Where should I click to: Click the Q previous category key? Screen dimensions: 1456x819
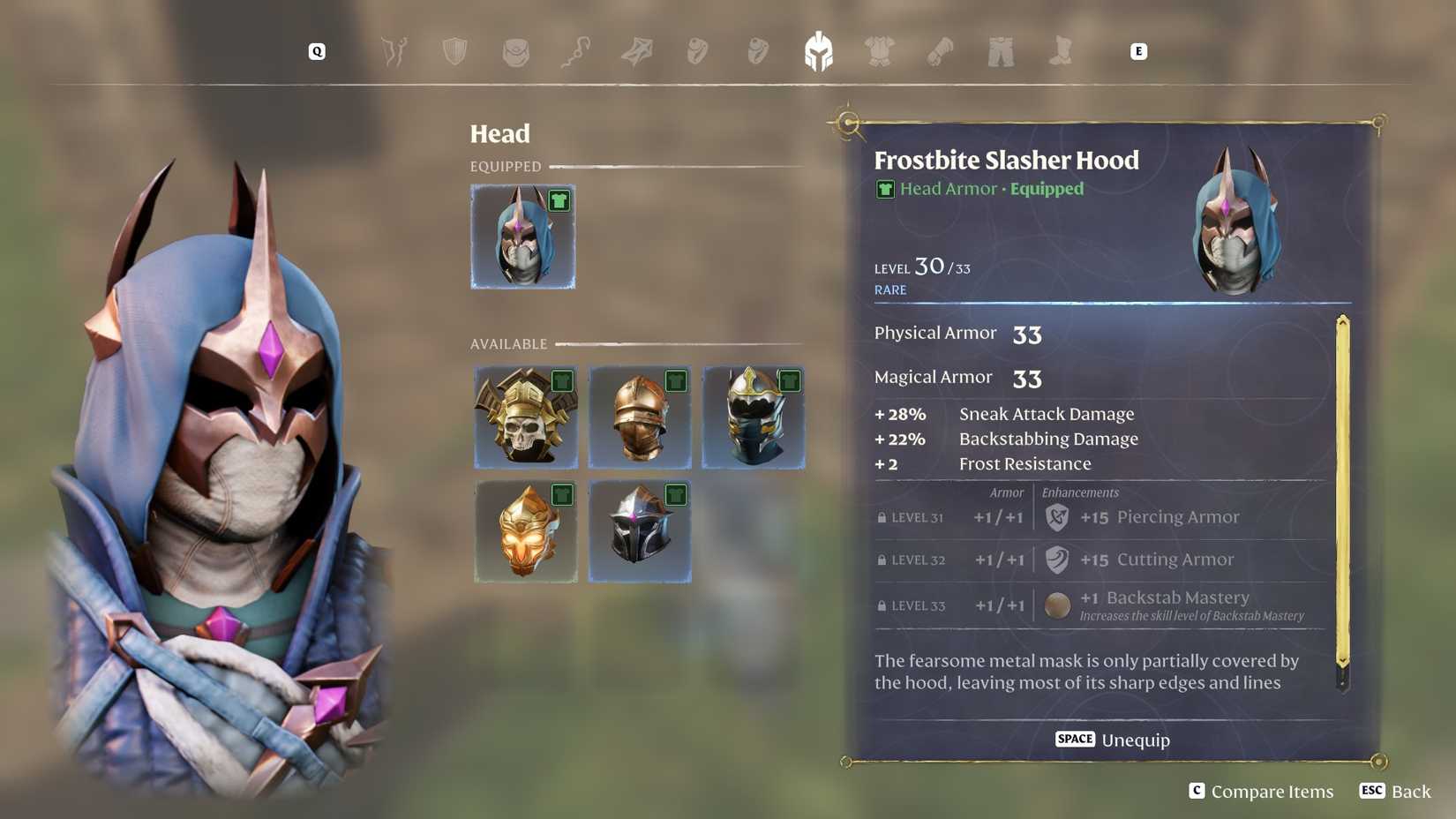[x=315, y=51]
